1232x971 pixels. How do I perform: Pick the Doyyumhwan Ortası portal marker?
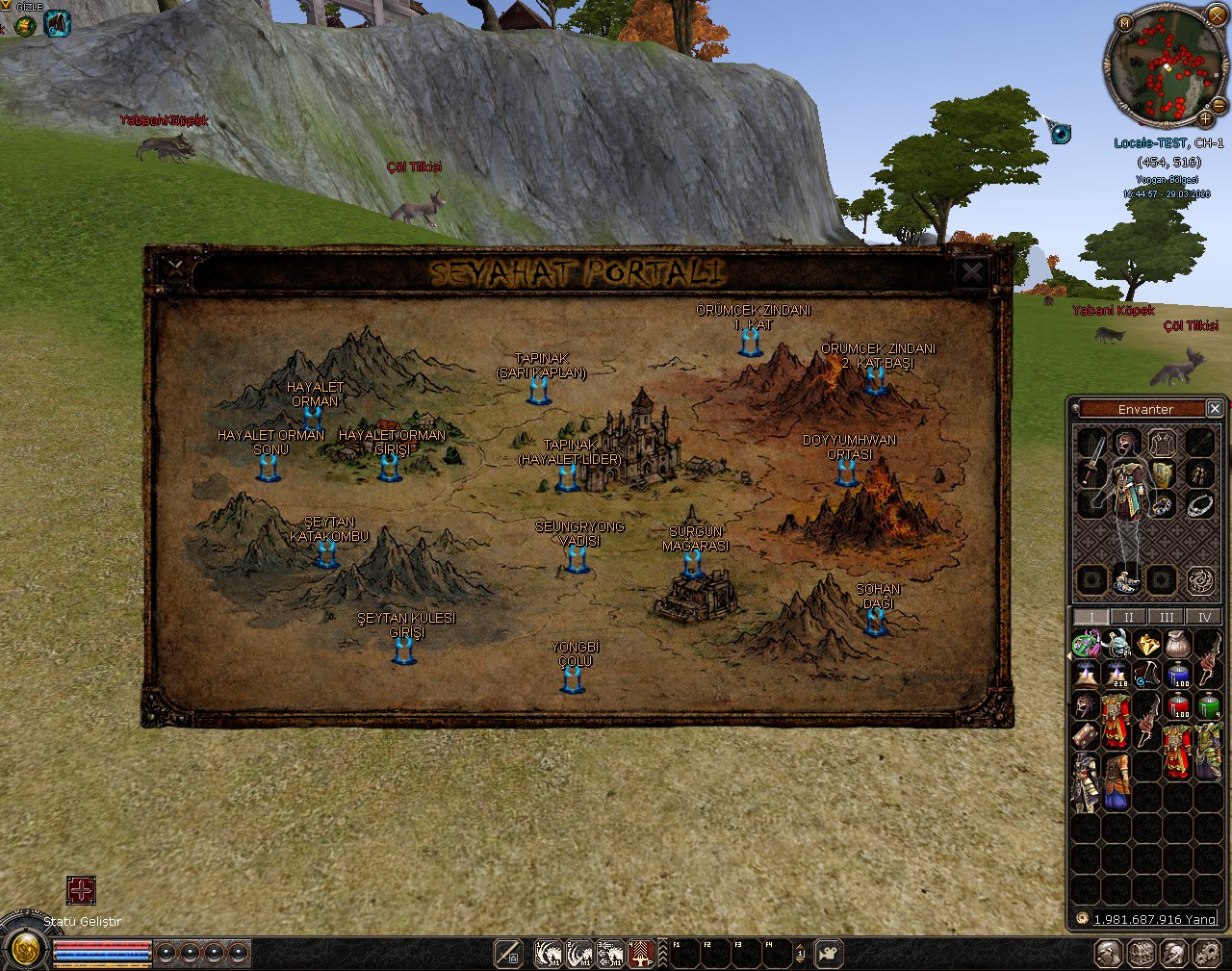click(847, 473)
